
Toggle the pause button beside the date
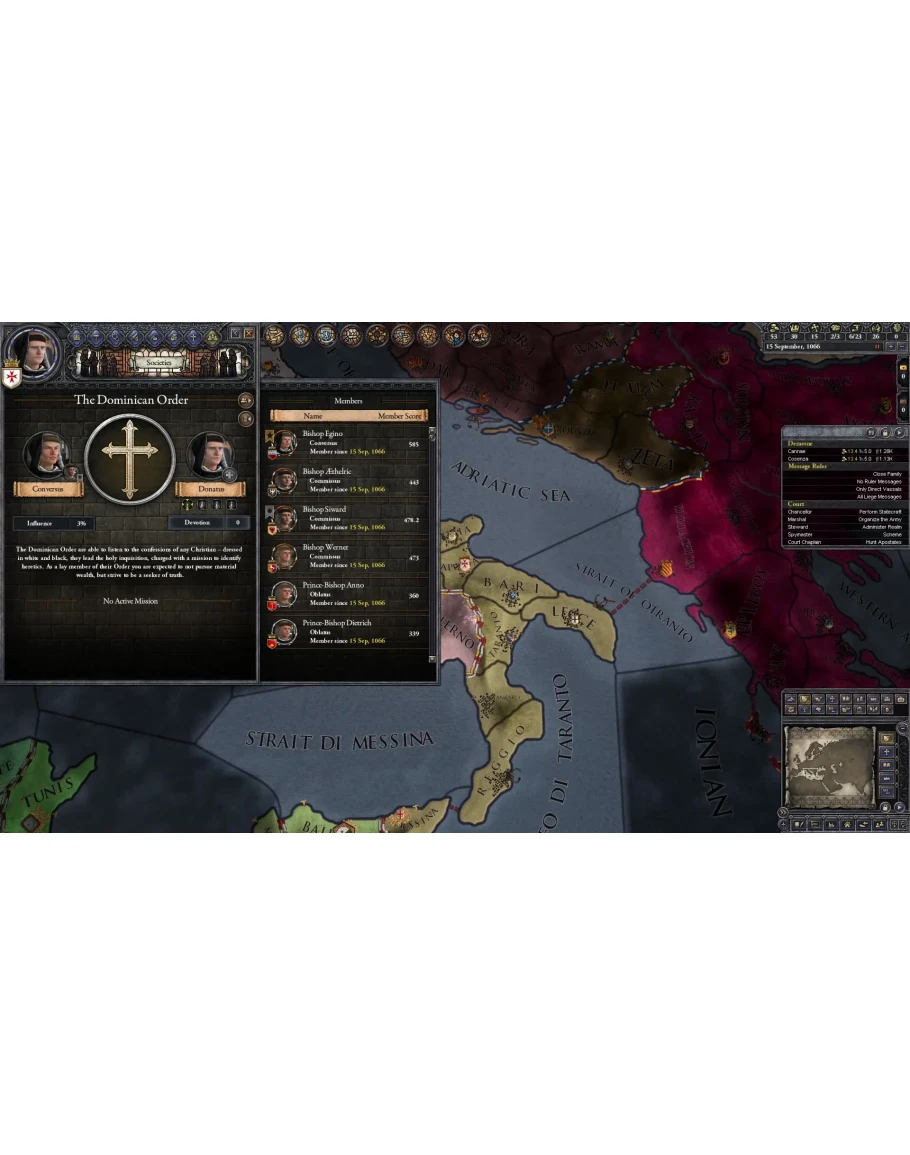(878, 347)
